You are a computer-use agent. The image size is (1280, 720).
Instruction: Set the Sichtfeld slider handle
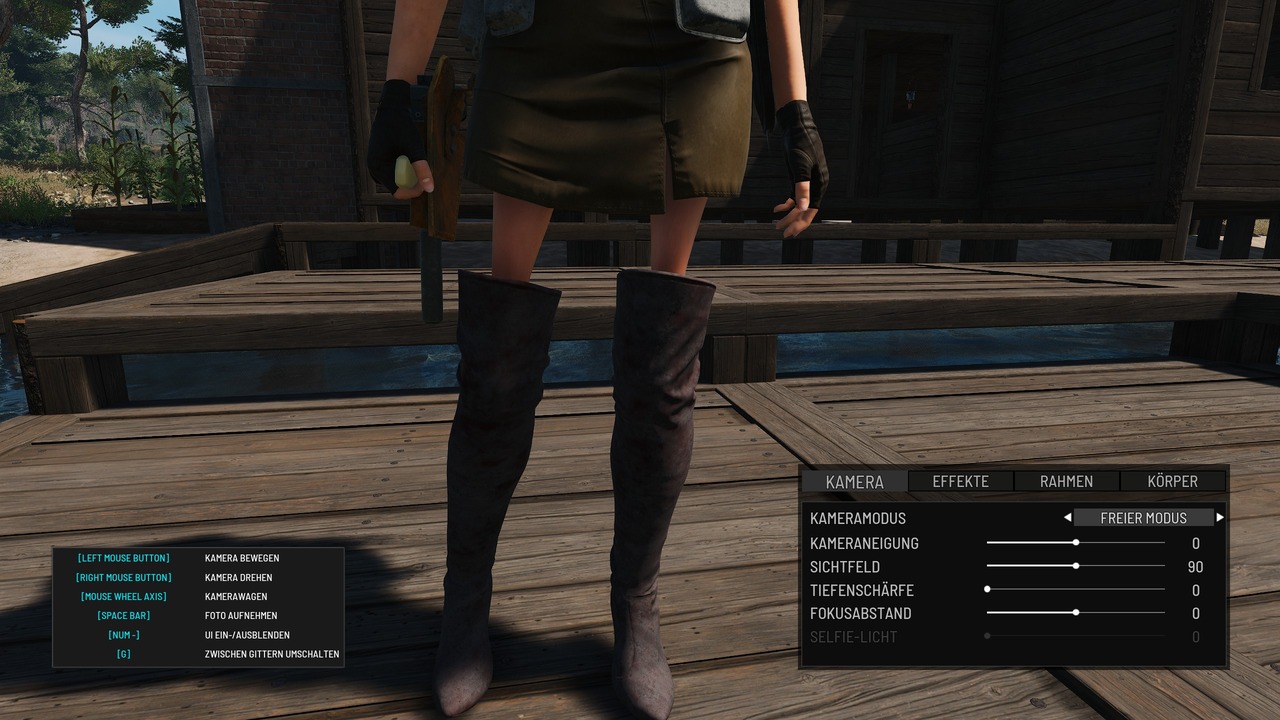click(1076, 566)
